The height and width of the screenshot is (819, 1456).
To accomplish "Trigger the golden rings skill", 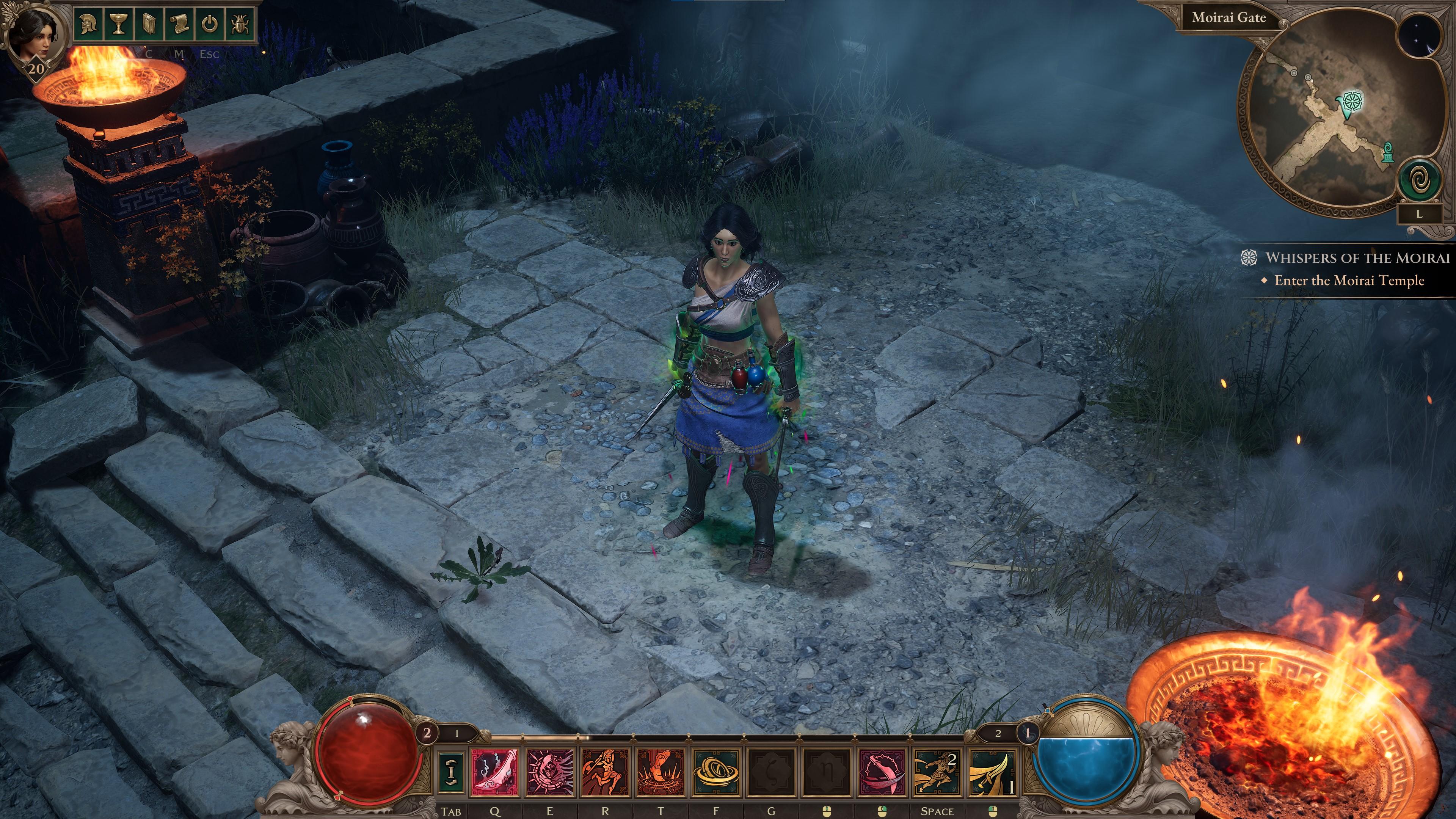I will pyautogui.click(x=716, y=772).
